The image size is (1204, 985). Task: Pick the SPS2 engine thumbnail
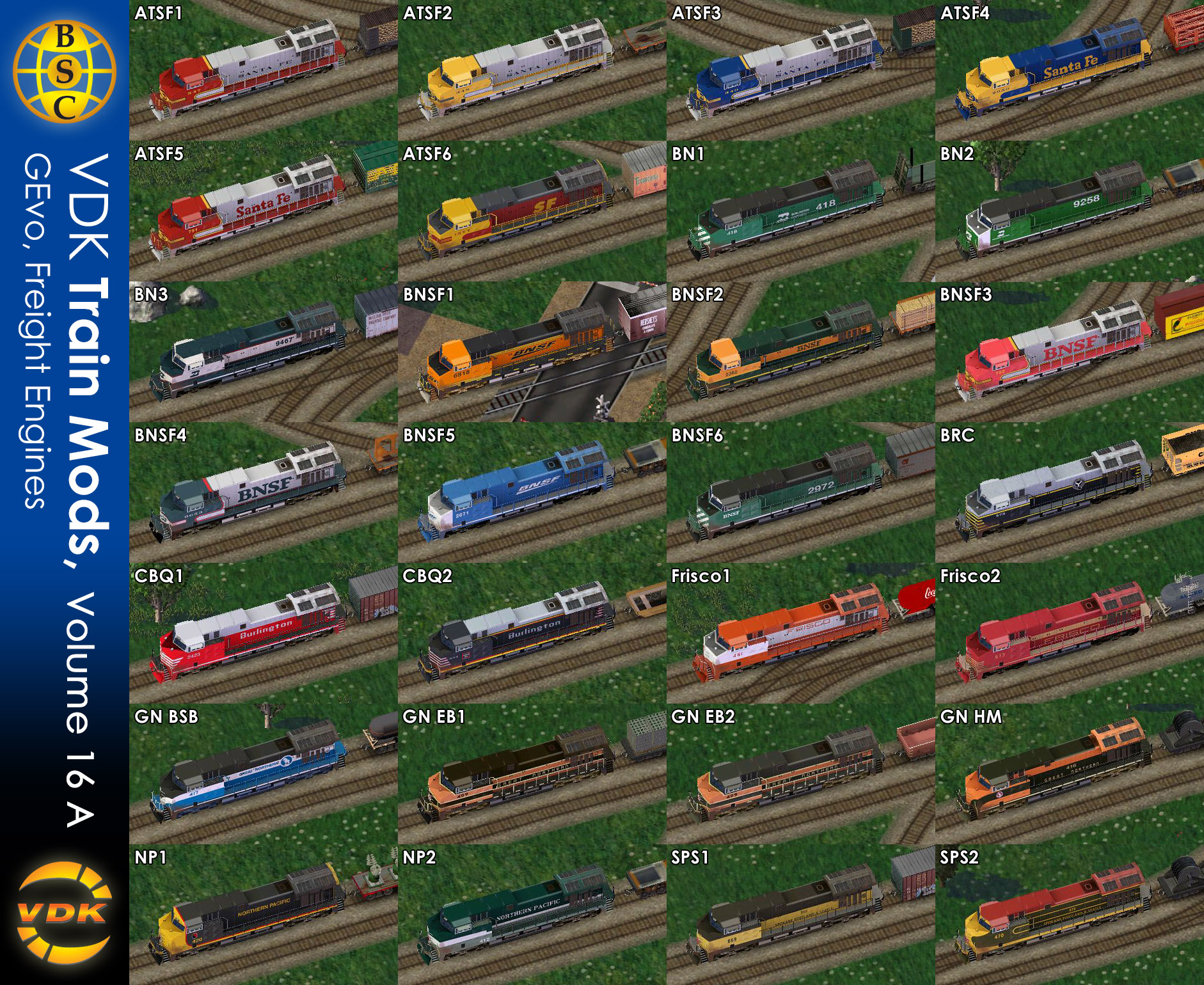coord(1069,915)
